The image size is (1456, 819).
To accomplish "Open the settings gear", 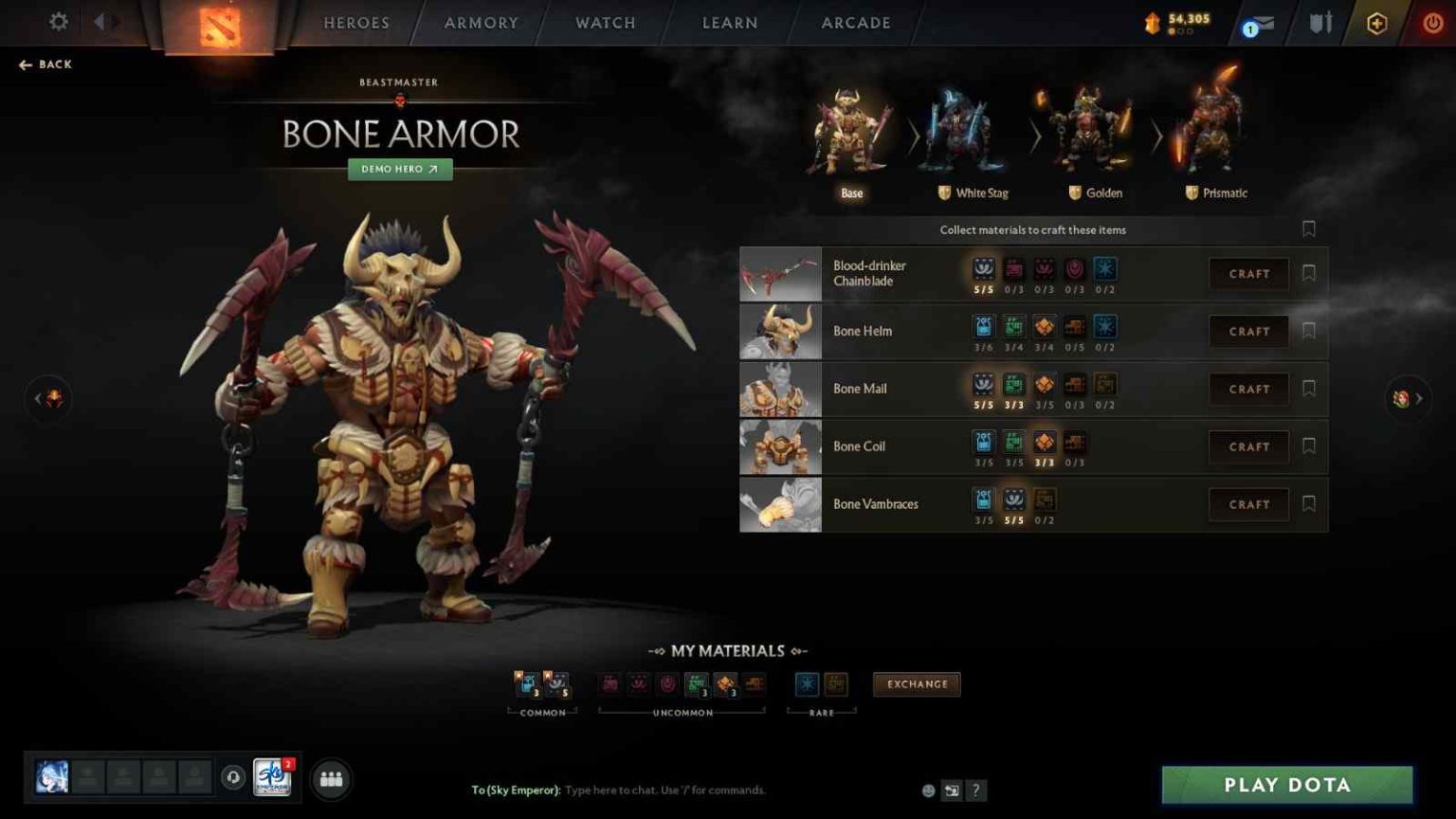I will (x=57, y=23).
